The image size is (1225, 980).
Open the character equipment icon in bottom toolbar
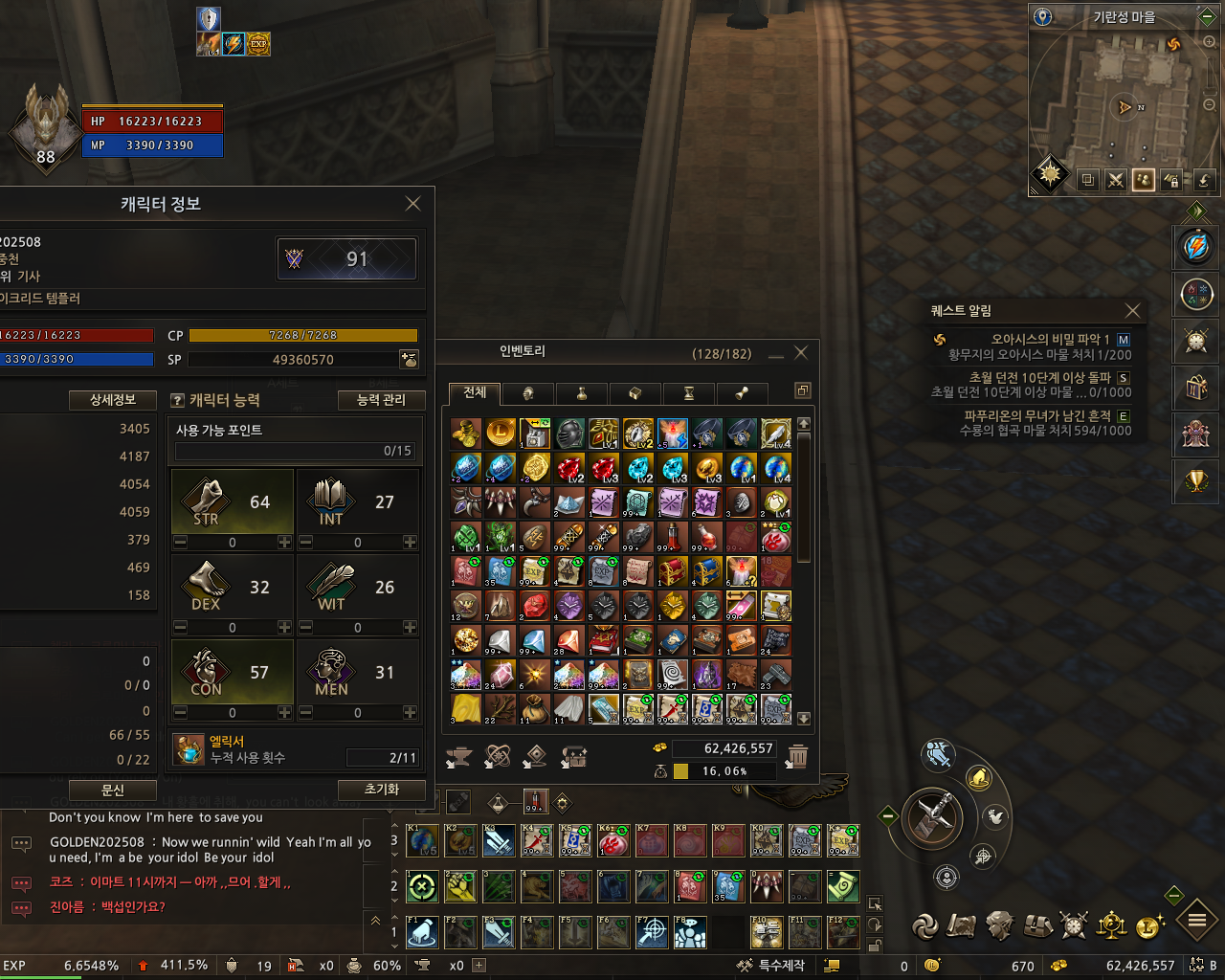[x=998, y=925]
